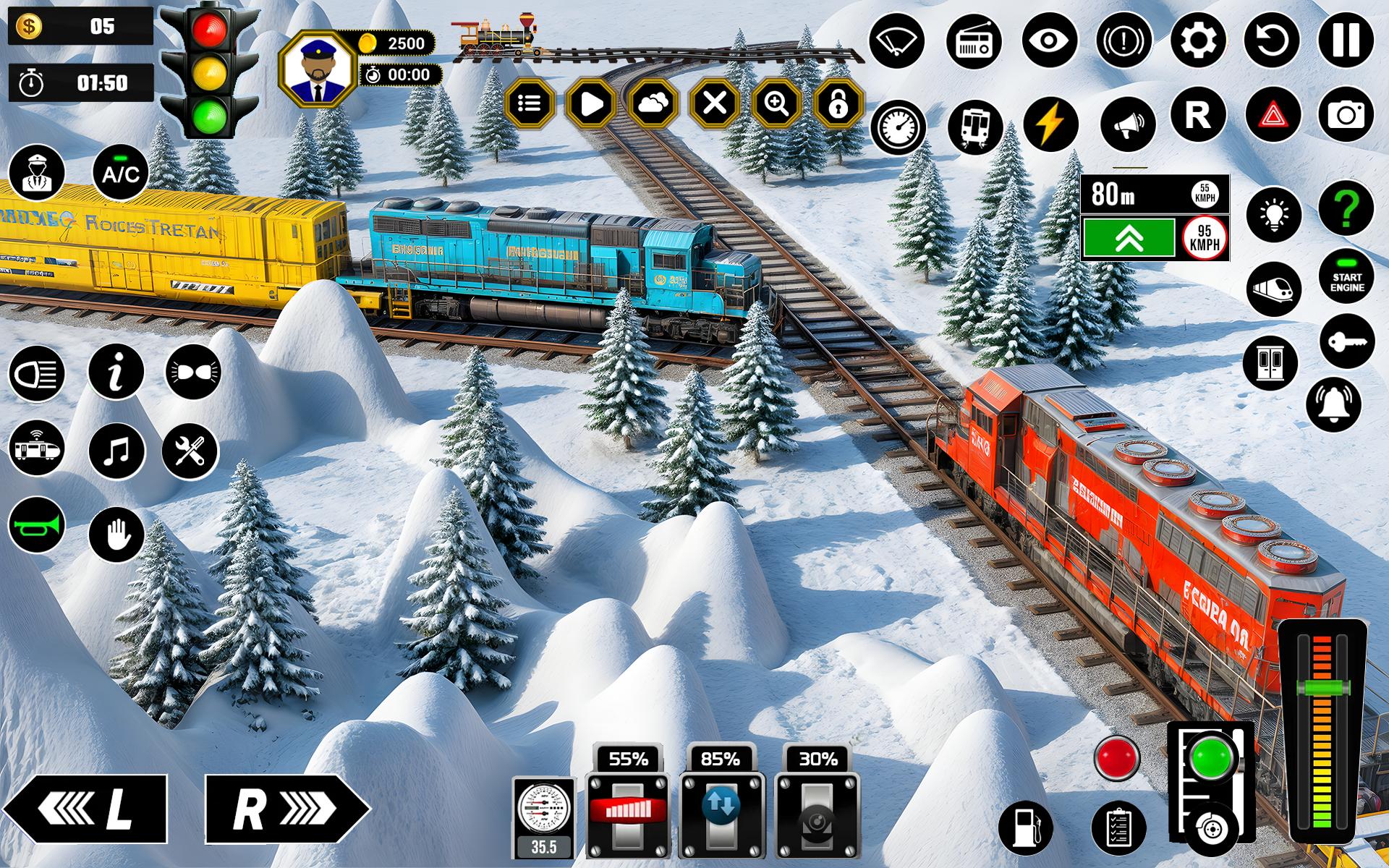1389x868 pixels.
Task: Open the repair wrench tools
Action: (x=190, y=450)
